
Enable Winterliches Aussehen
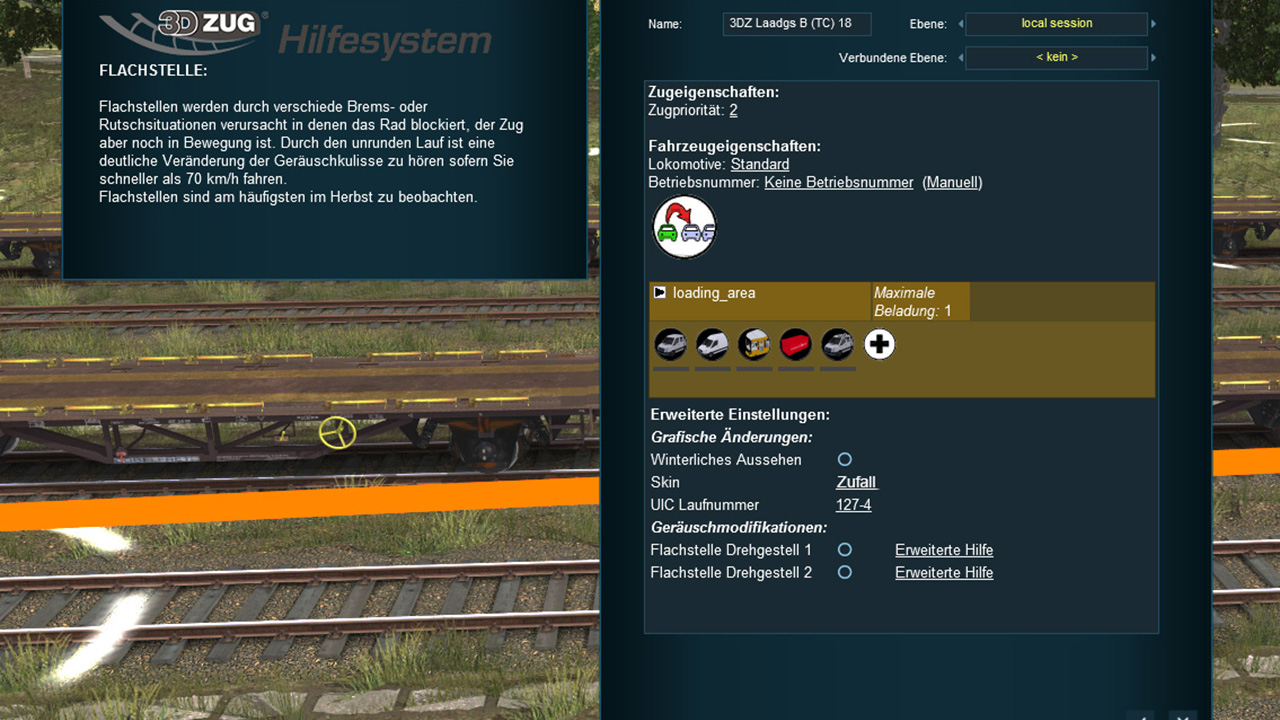tap(845, 459)
